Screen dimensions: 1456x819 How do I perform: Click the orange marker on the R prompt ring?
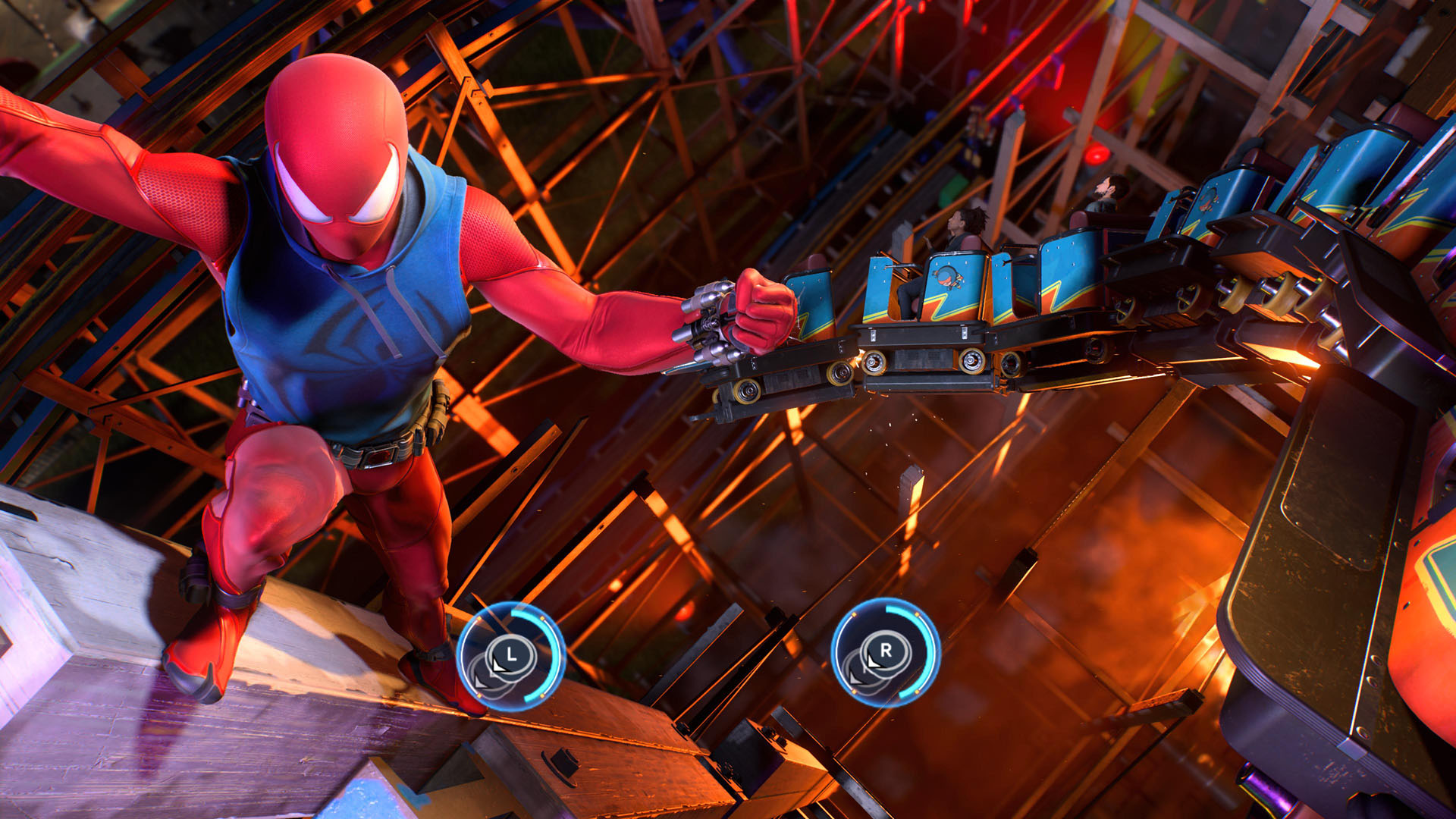918,613
